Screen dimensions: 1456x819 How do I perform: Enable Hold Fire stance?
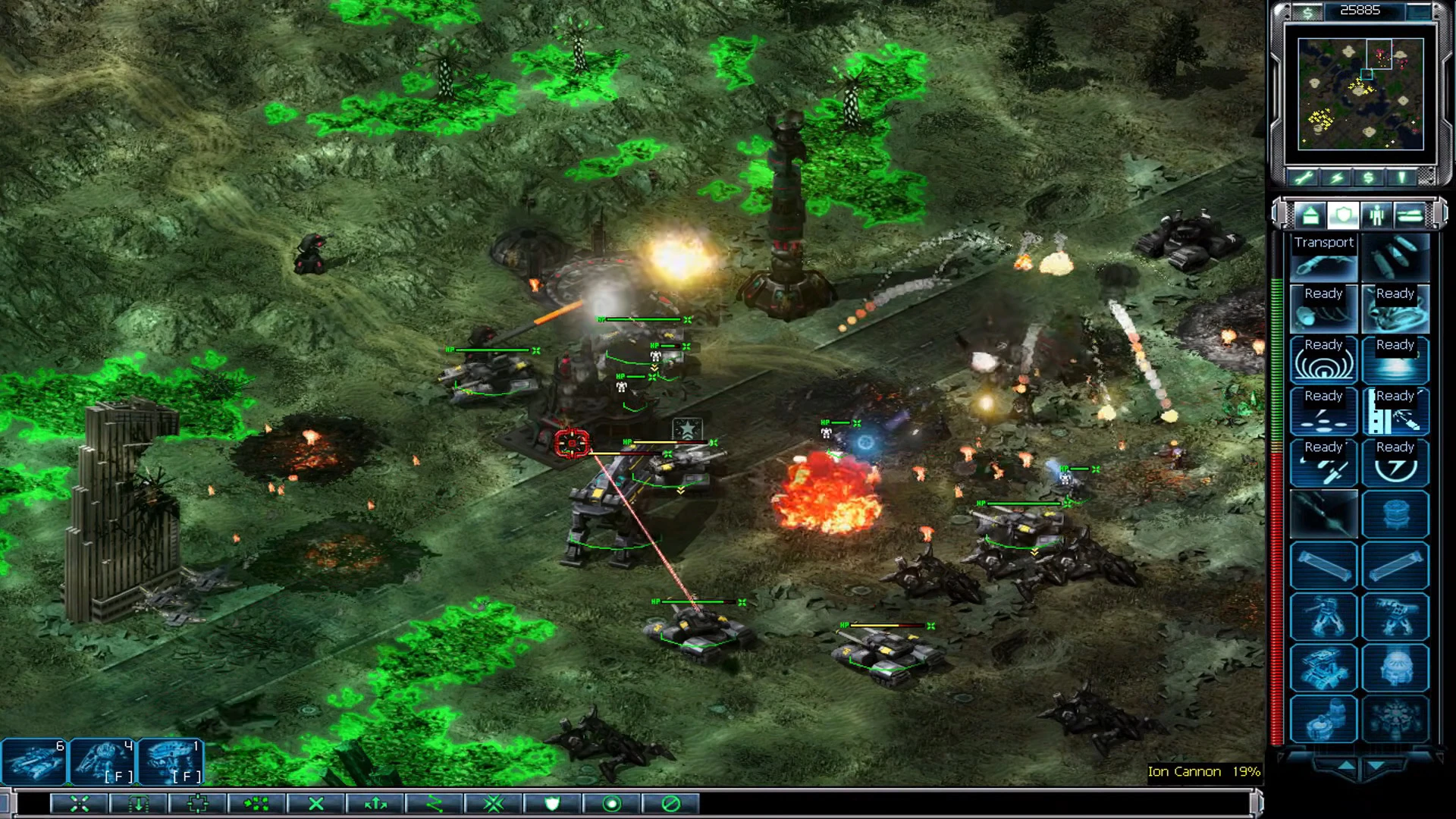point(670,805)
